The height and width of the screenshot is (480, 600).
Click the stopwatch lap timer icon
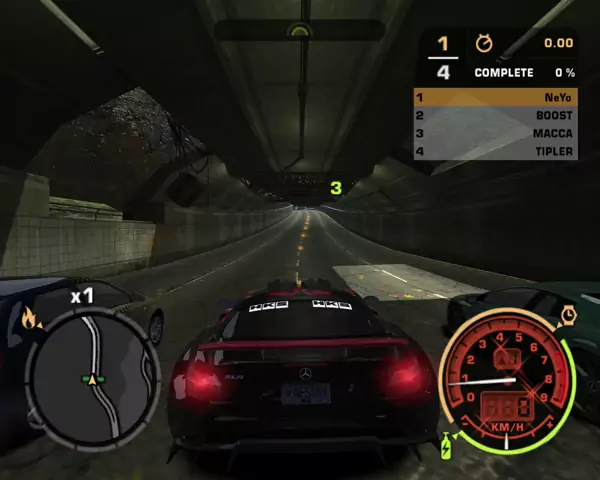(484, 43)
